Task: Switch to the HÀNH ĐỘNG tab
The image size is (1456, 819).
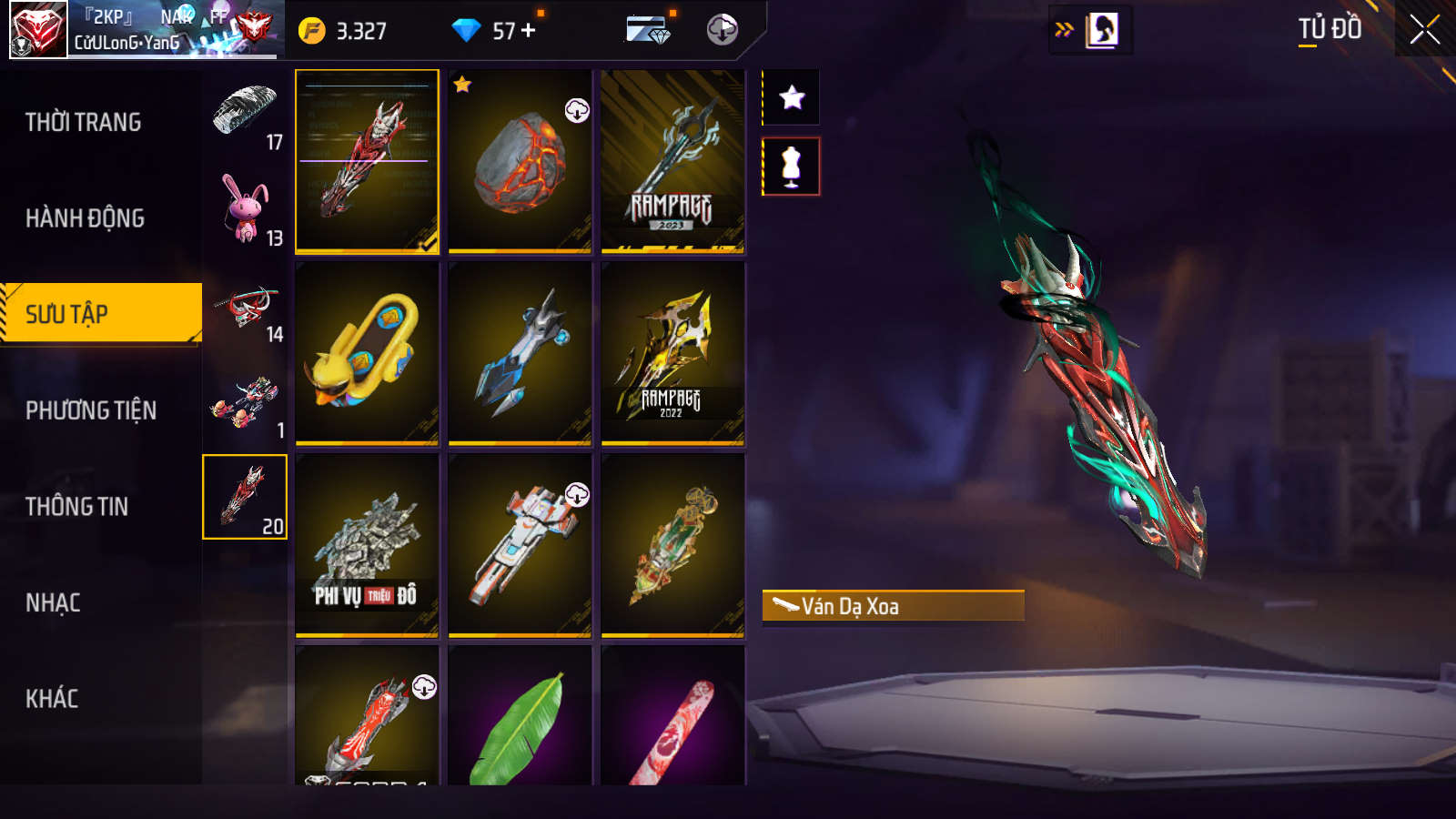Action: [86, 218]
